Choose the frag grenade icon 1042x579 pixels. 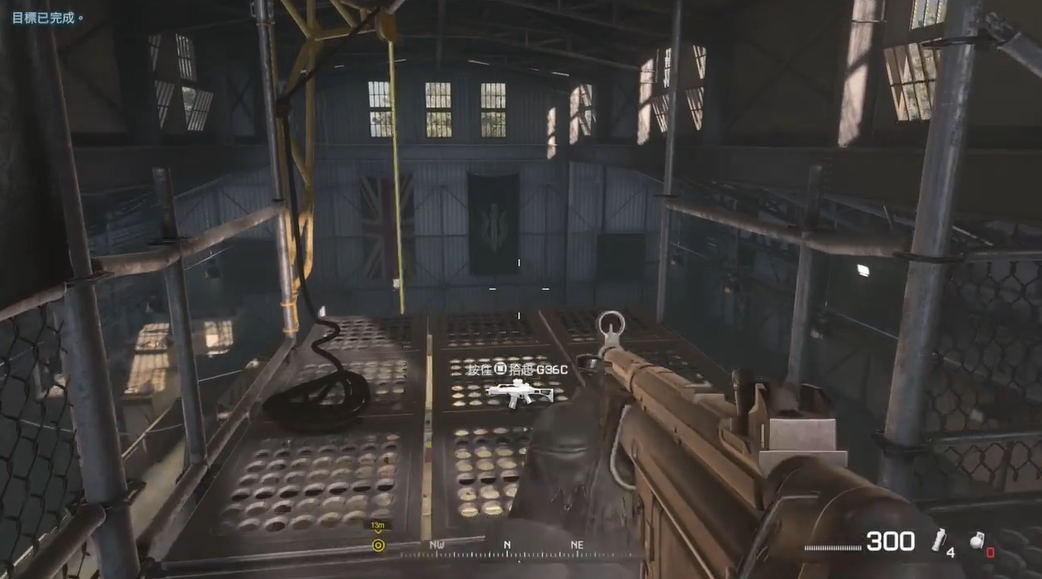(x=975, y=538)
